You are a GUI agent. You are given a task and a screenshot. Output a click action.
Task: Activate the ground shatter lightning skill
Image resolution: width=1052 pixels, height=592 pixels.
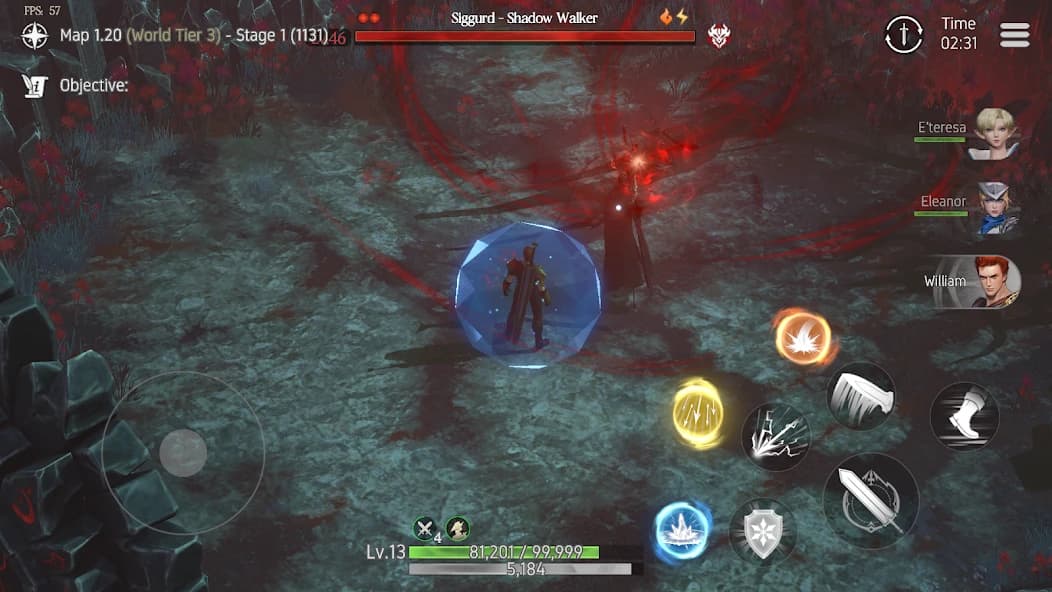coord(775,436)
